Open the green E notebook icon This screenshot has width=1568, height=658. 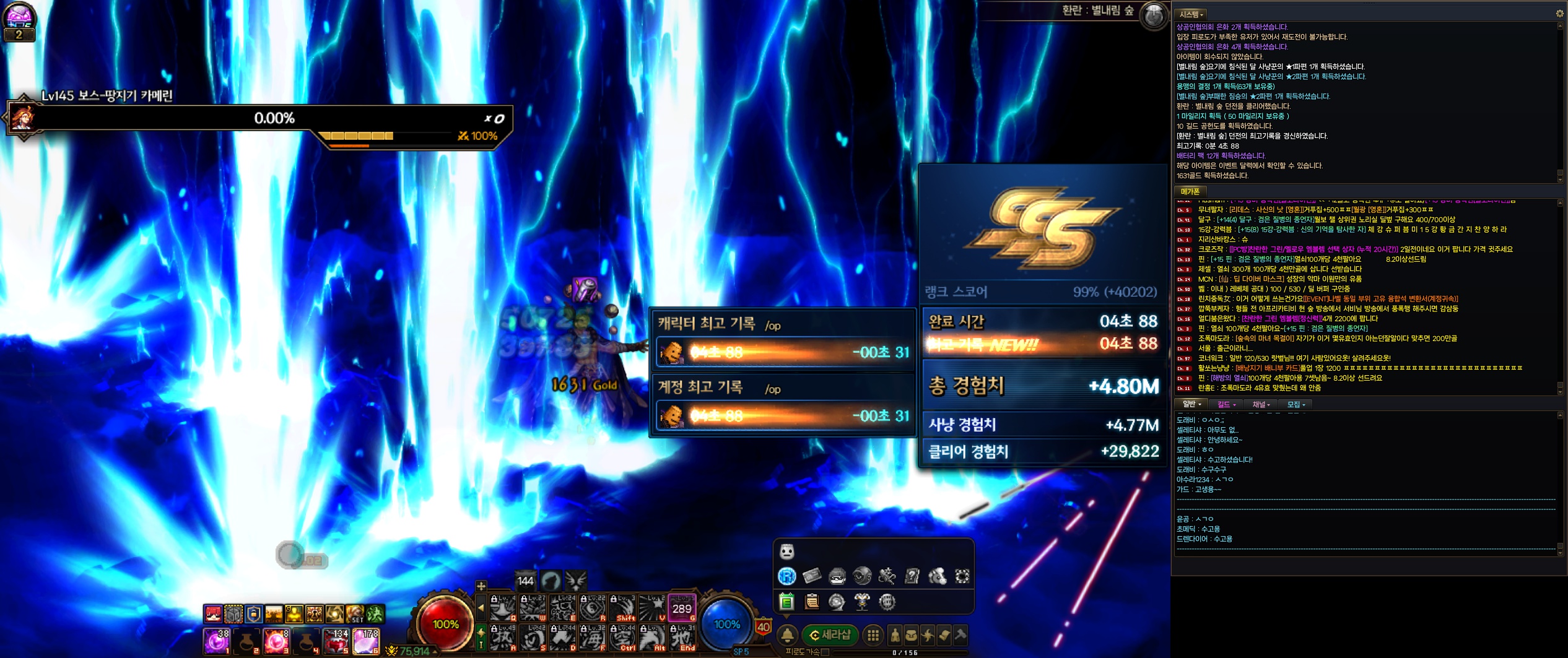pos(786,601)
